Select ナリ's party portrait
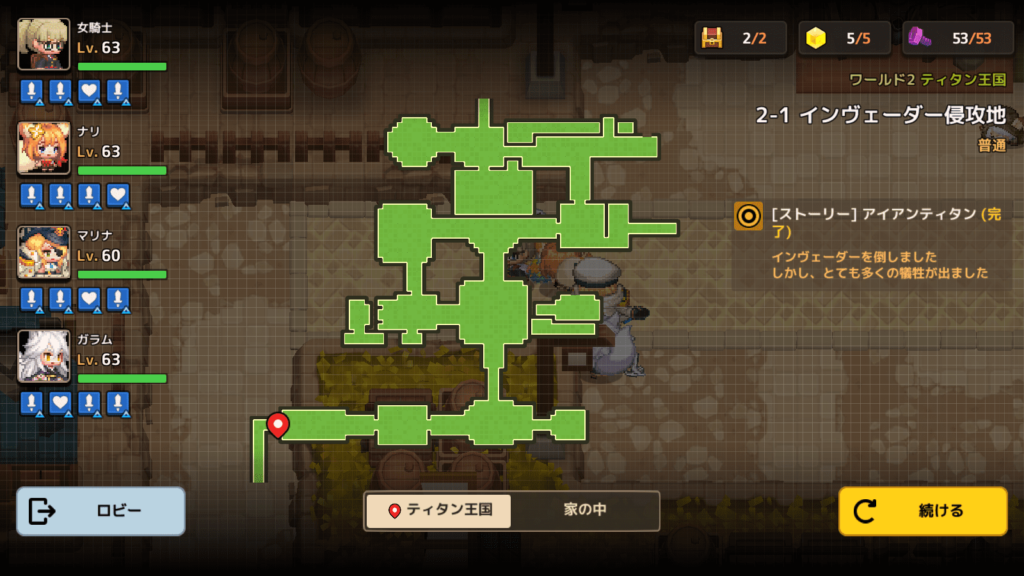1024x576 pixels. tap(44, 148)
